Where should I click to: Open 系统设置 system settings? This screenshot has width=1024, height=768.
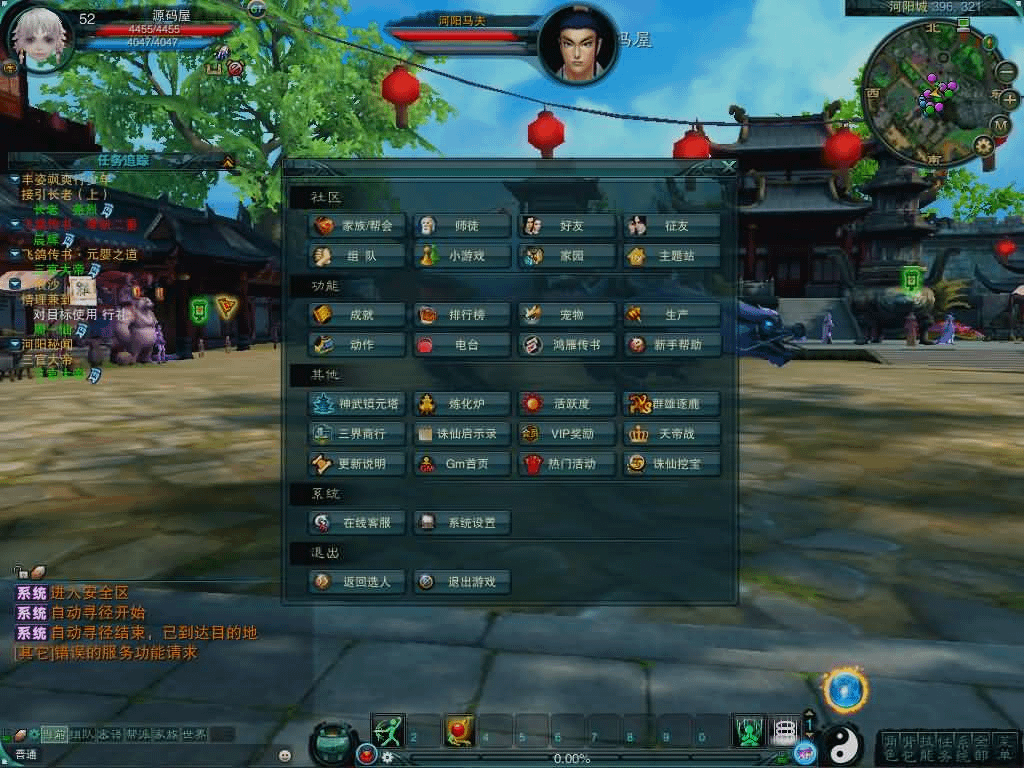pyautogui.click(x=462, y=522)
